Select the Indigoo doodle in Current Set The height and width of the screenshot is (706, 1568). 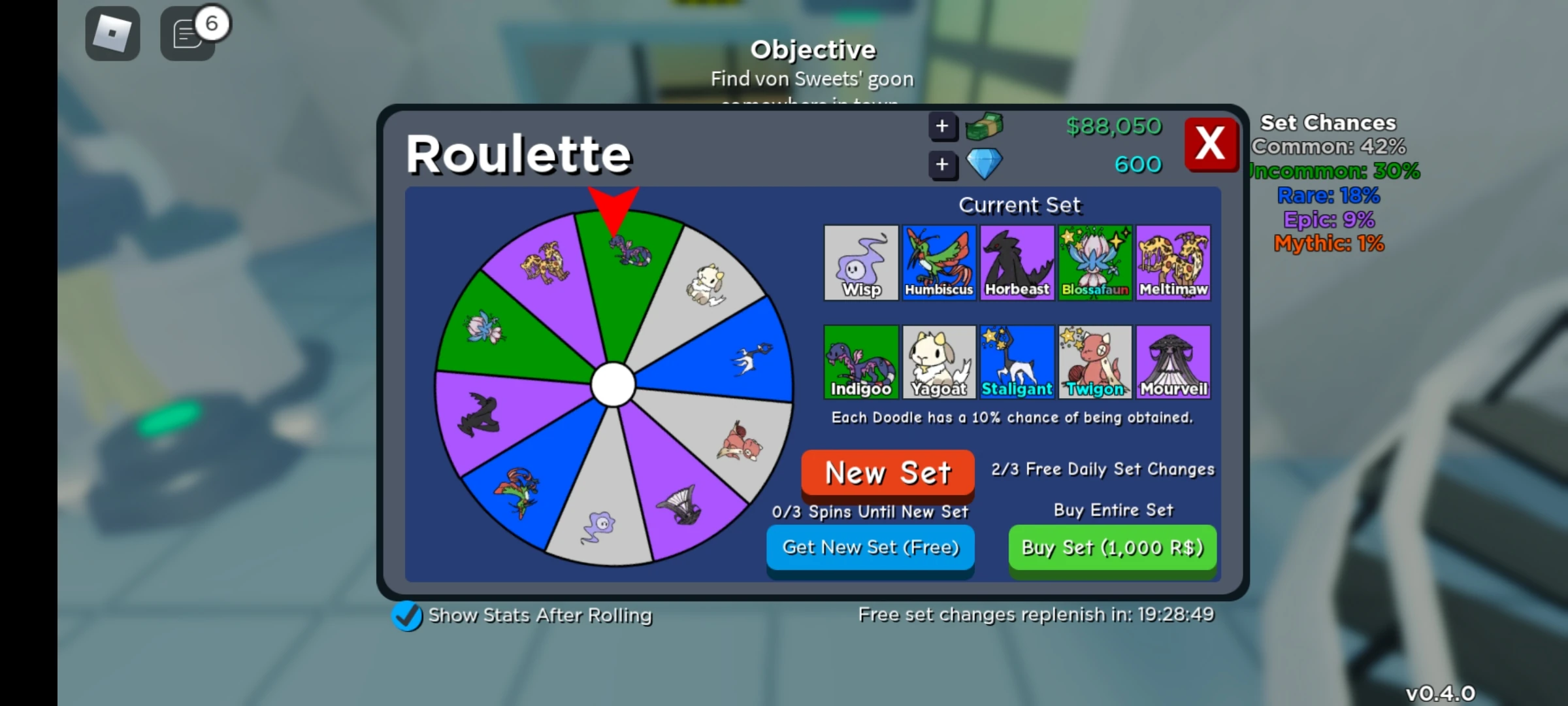pos(861,361)
